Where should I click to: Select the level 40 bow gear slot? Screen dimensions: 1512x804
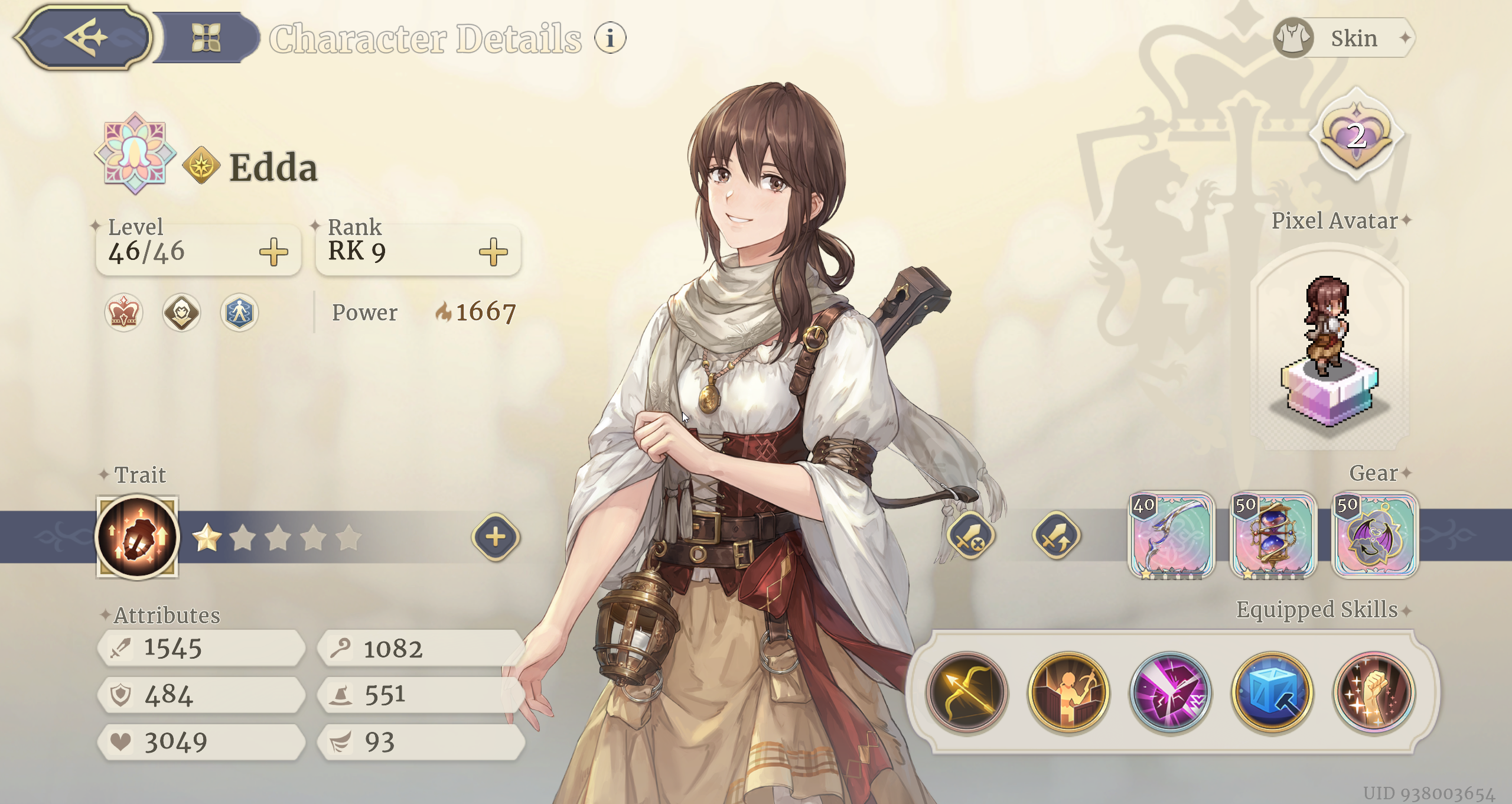point(1171,536)
